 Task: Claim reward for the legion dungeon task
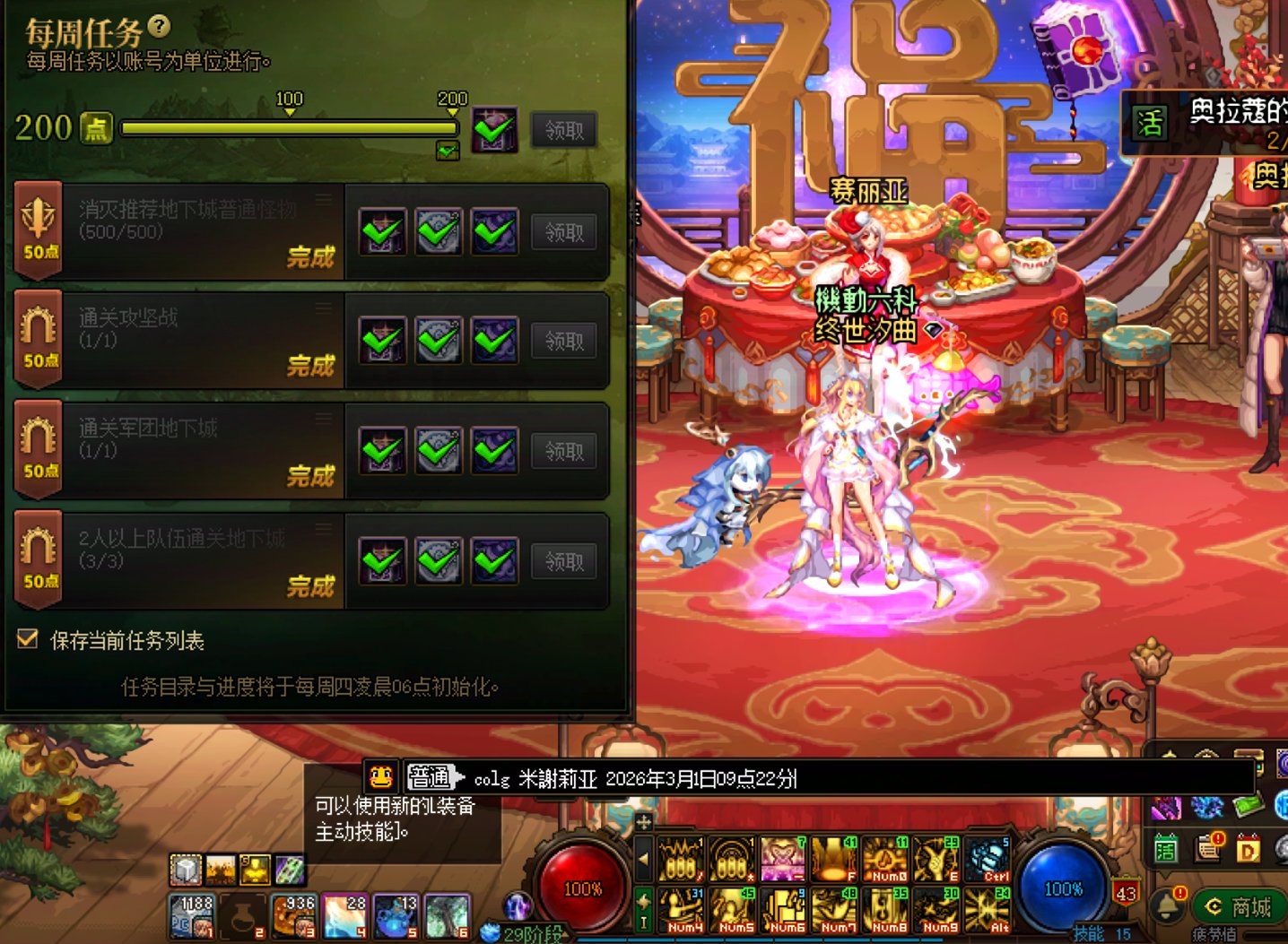pos(563,452)
